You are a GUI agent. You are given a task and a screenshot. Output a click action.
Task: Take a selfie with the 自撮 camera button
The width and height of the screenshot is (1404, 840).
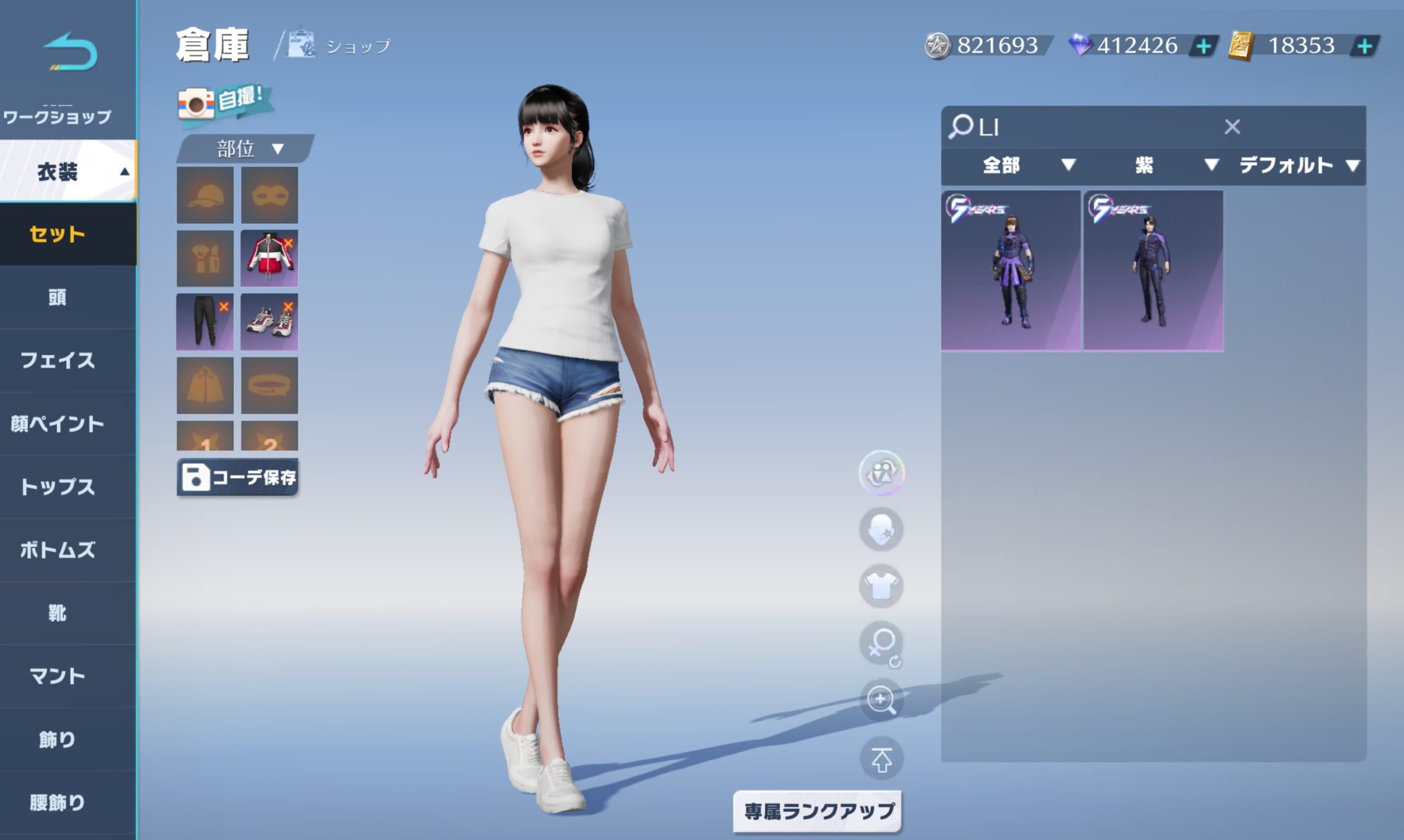pyautogui.click(x=225, y=102)
